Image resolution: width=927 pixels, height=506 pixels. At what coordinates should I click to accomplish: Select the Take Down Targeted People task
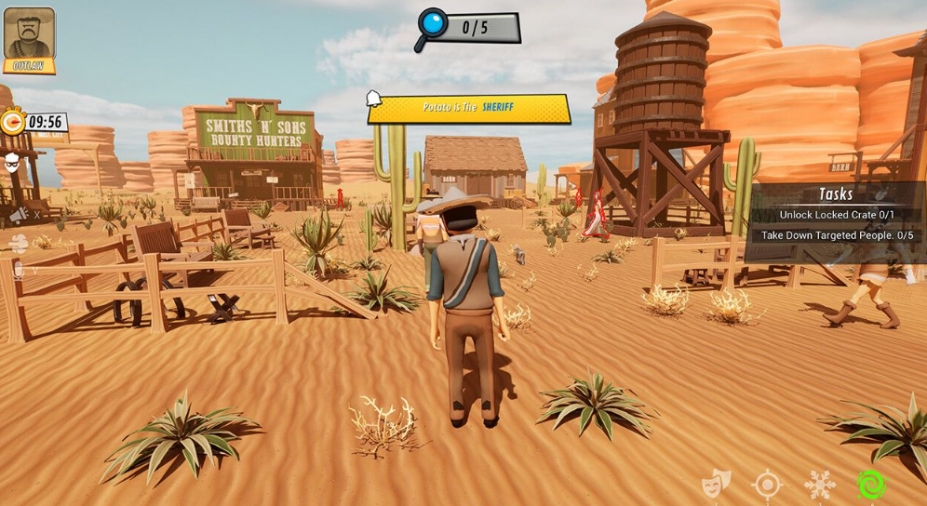point(836,236)
